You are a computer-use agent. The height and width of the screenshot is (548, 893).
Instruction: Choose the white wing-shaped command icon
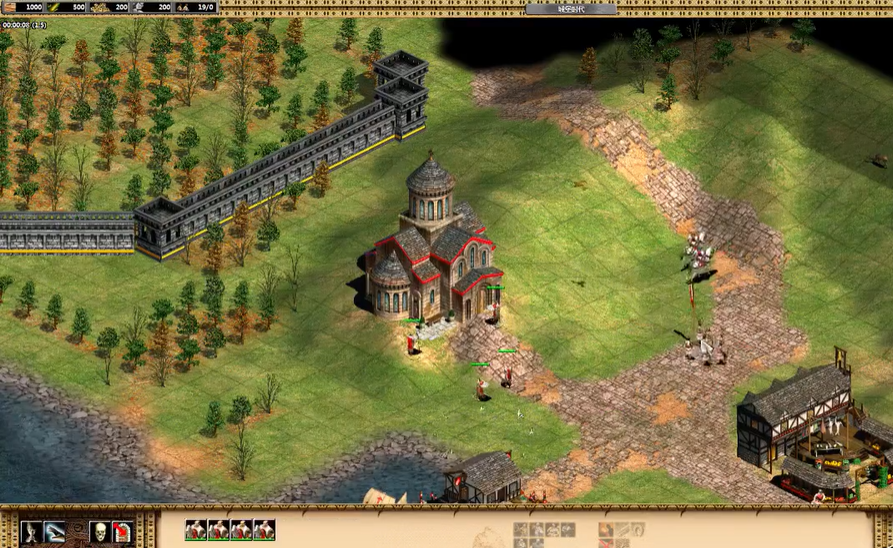[x=55, y=531]
